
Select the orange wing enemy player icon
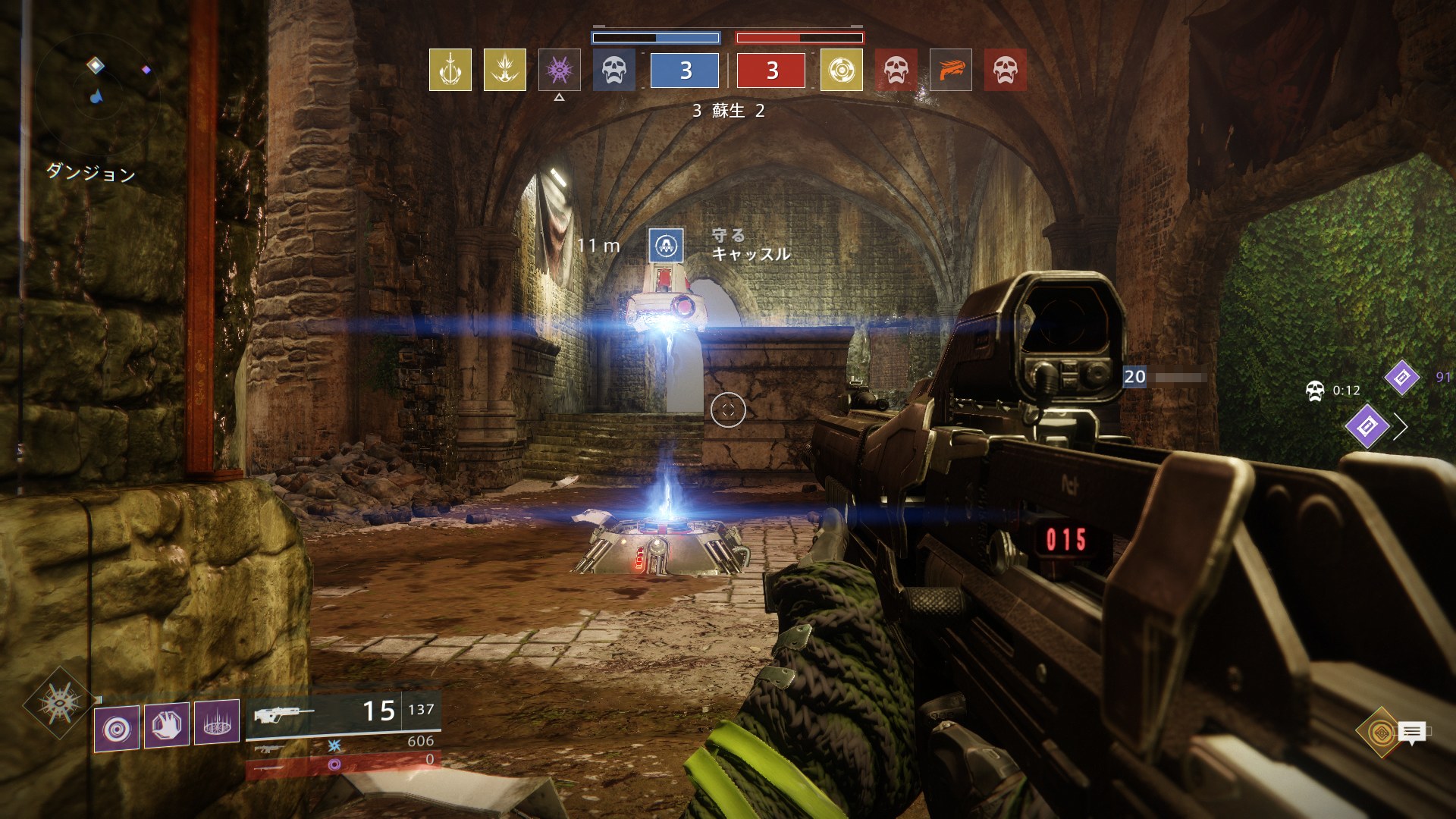point(951,70)
